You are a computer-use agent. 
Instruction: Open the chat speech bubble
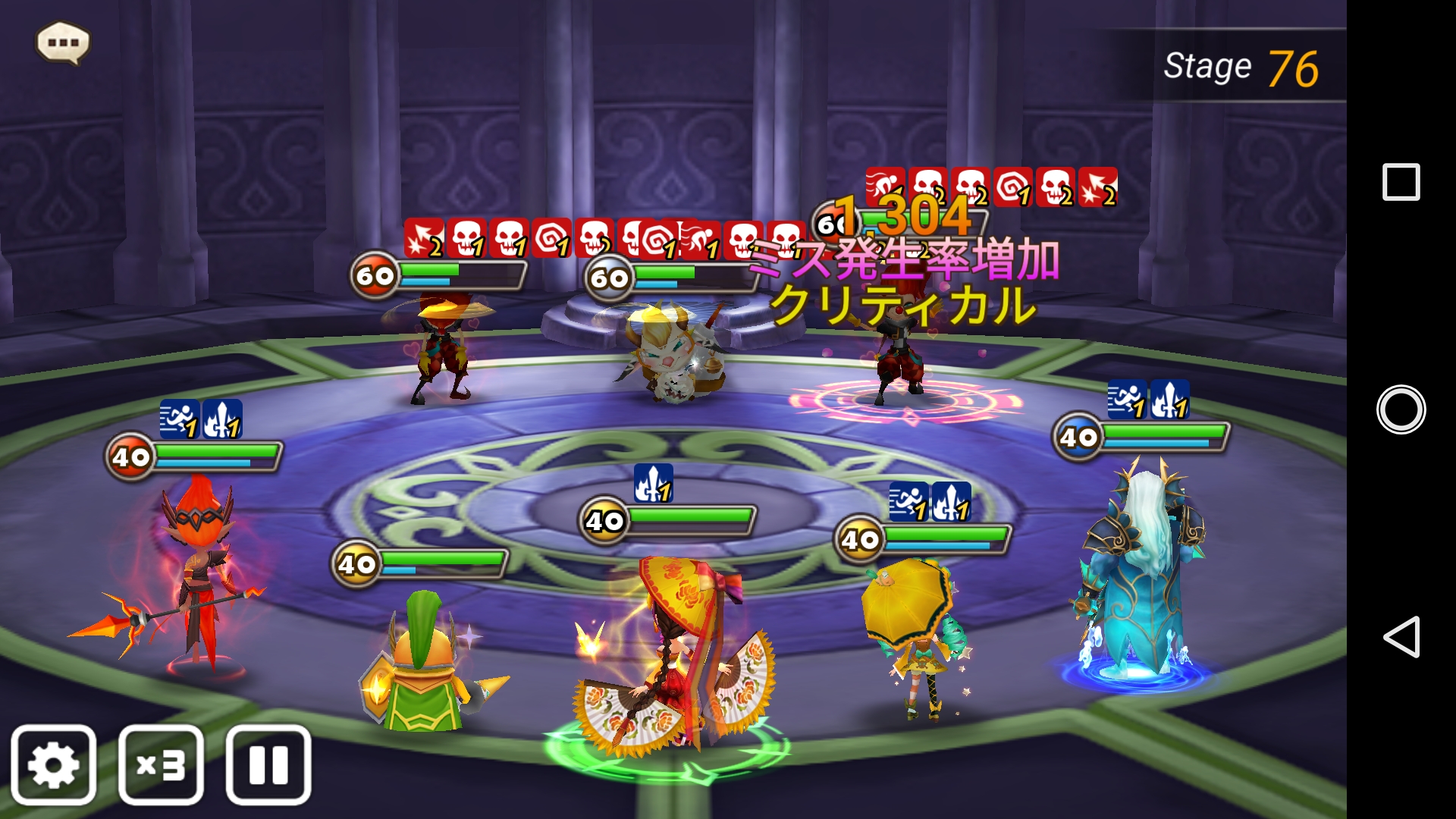pos(63,42)
